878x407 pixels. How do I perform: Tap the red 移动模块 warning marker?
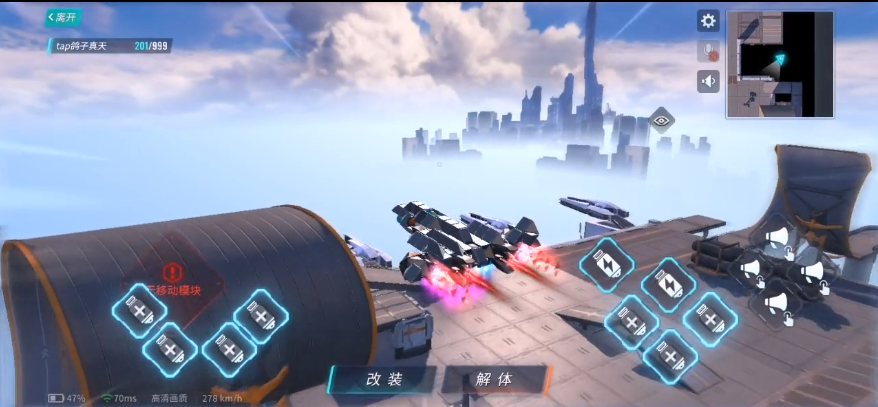(x=171, y=272)
